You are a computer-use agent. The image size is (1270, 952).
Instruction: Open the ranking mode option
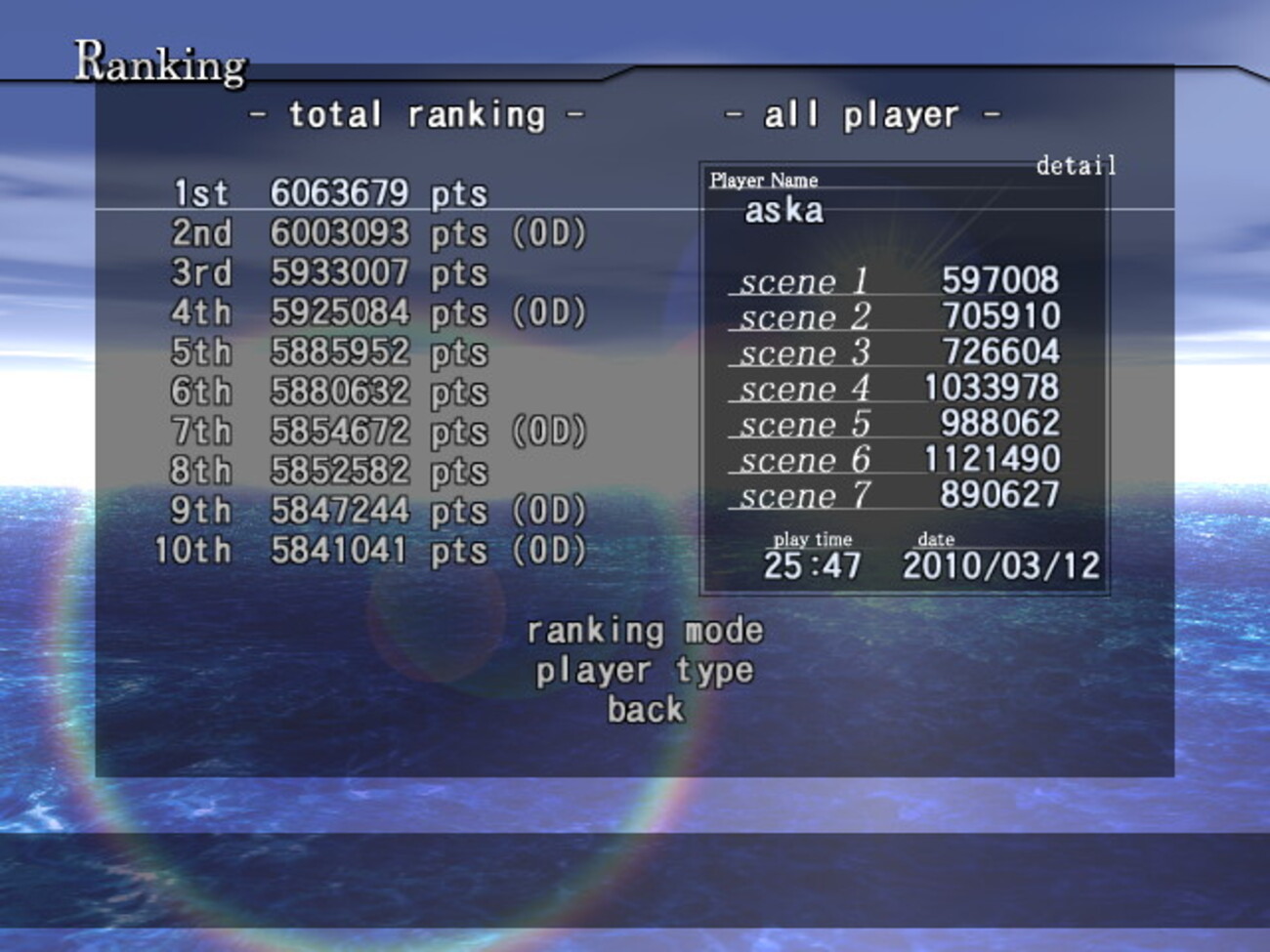[645, 631]
